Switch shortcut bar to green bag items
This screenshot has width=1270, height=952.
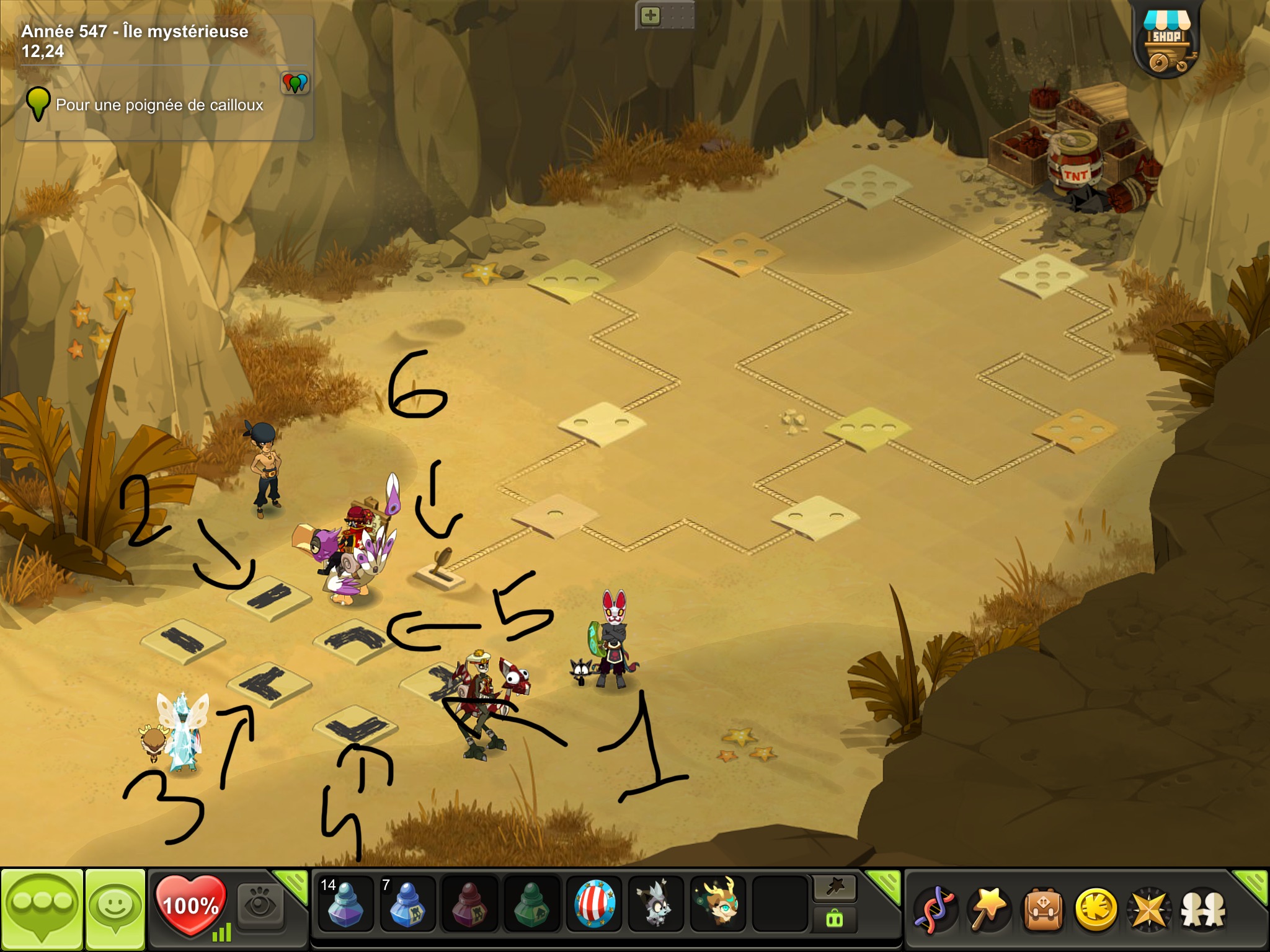835,919
